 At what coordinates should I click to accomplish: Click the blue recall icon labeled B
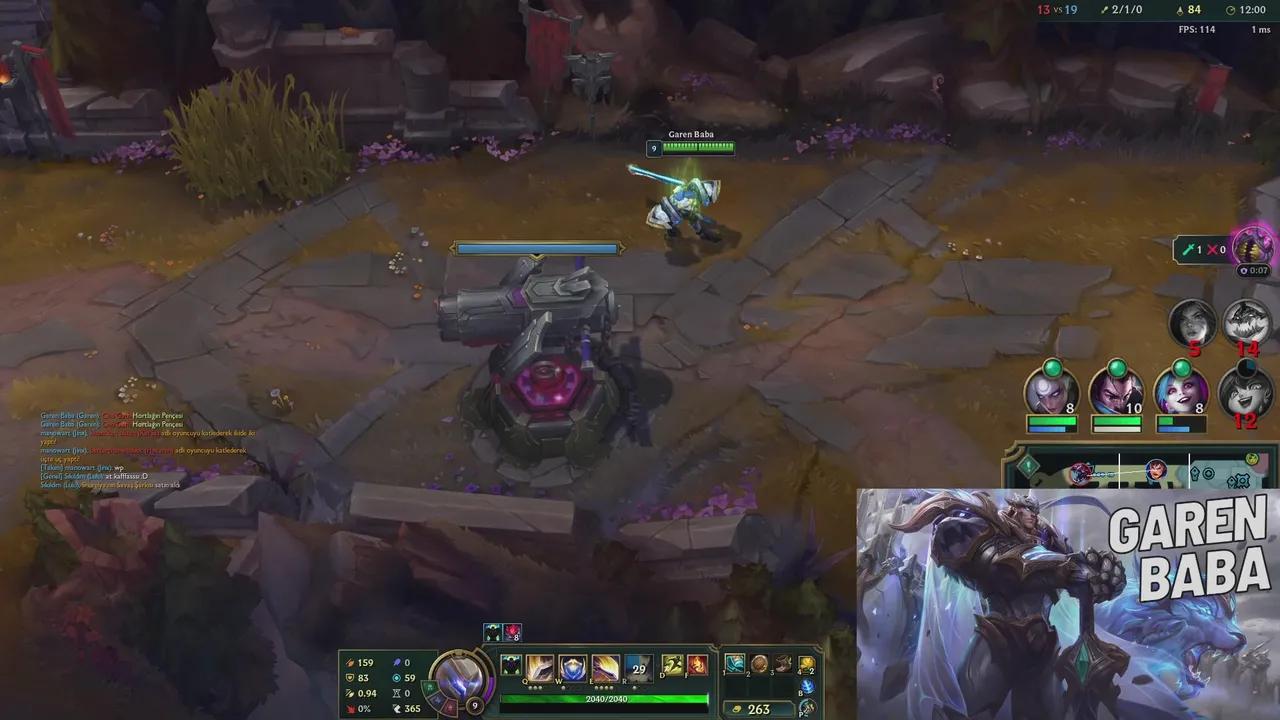pyautogui.click(x=806, y=686)
